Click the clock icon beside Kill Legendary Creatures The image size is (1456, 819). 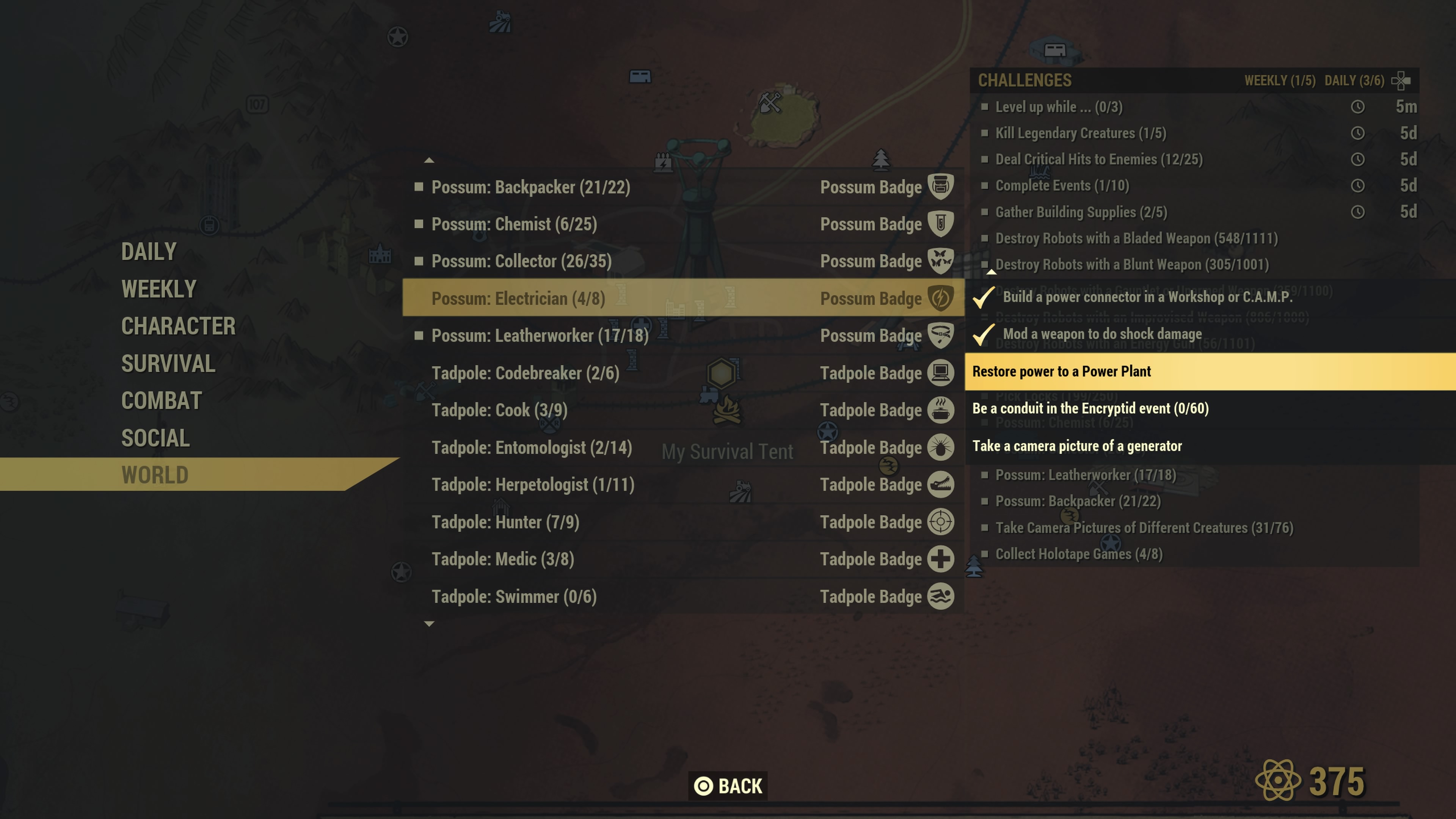click(1359, 133)
